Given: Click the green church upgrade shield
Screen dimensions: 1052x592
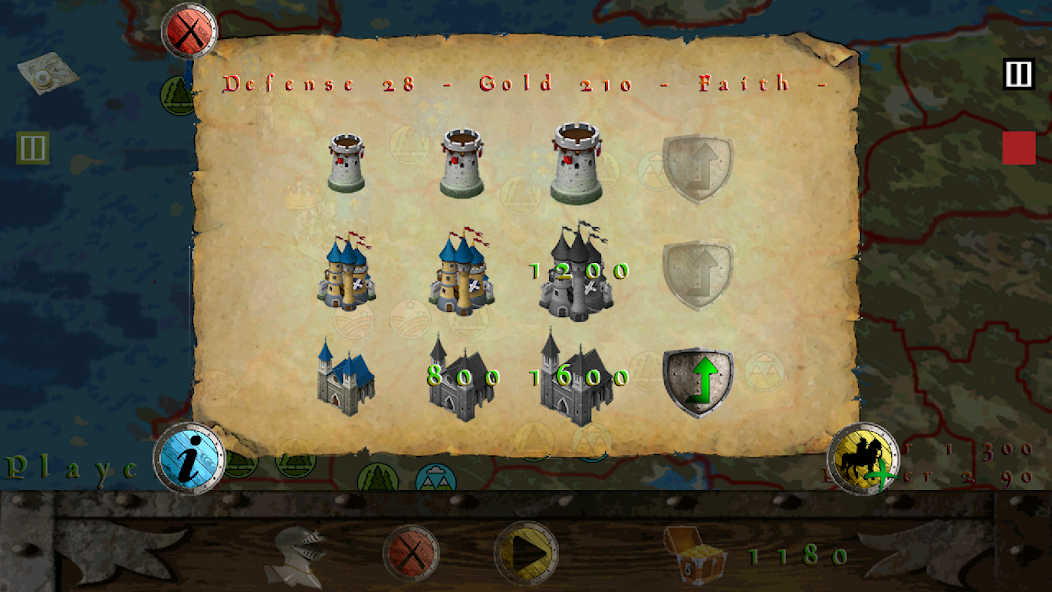Looking at the screenshot, I should point(698,382).
